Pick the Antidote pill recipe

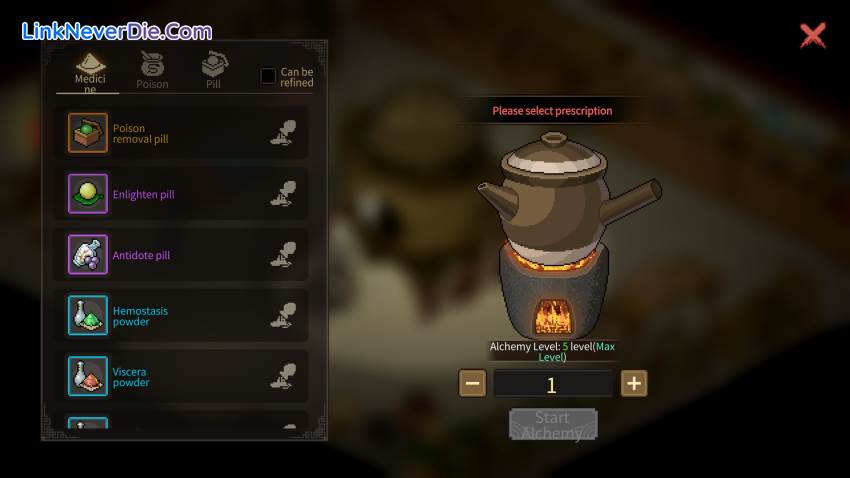(182, 255)
